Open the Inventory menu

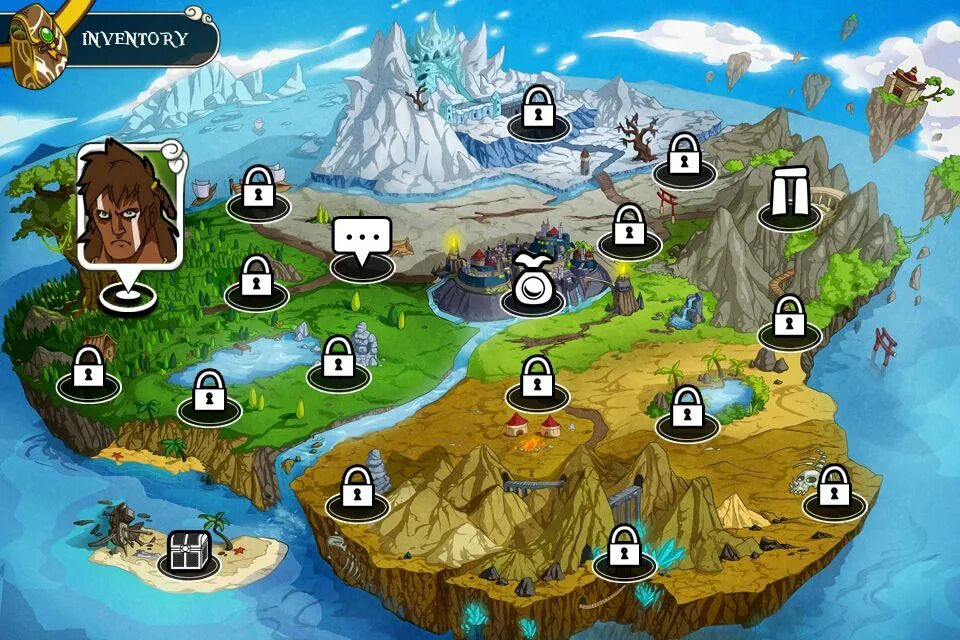(135, 40)
